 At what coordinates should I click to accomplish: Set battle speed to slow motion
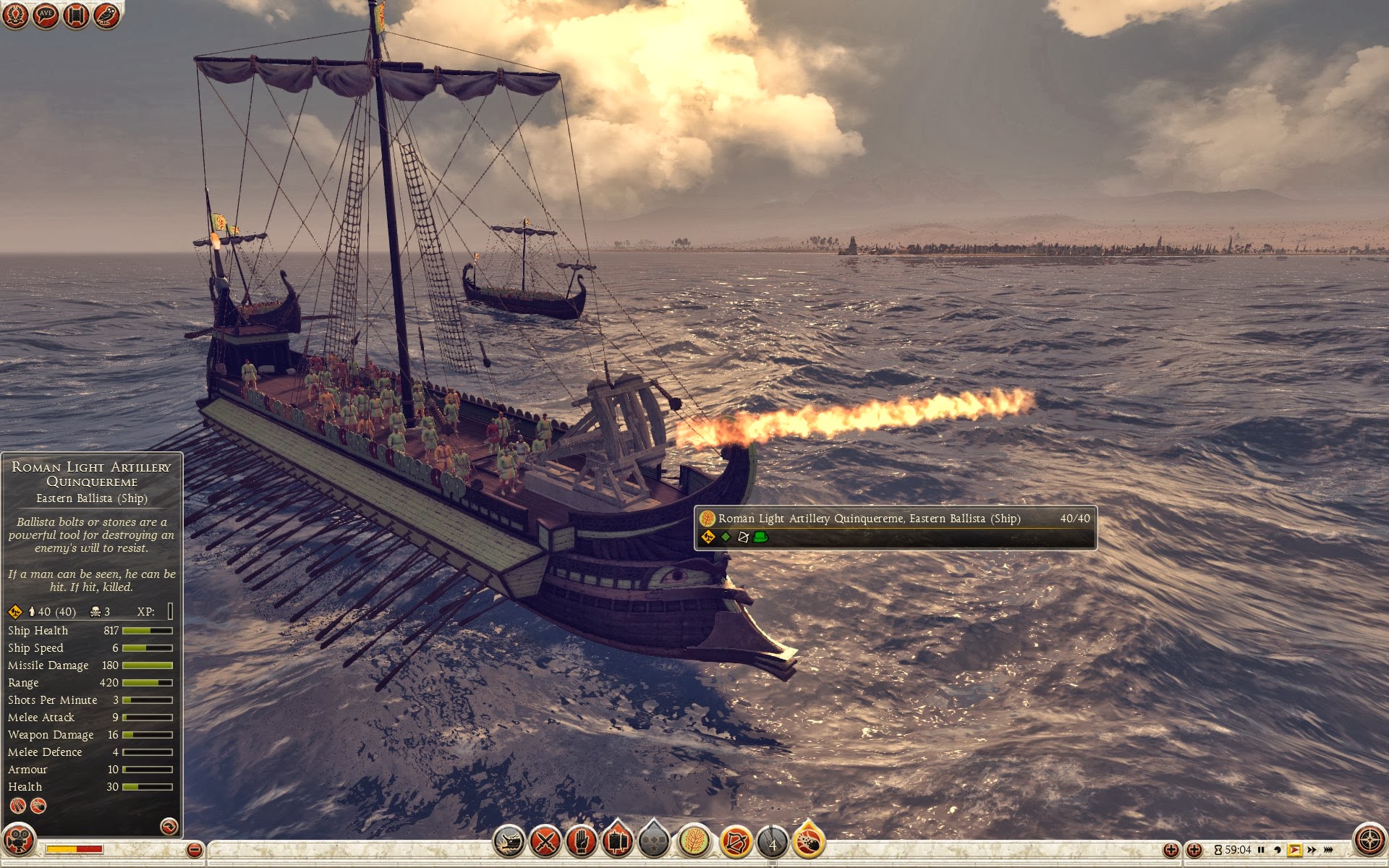coord(1277,850)
